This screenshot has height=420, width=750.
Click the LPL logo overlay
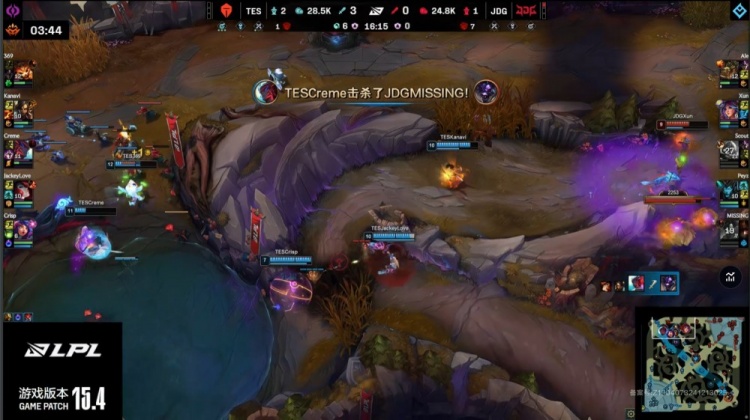[50, 349]
